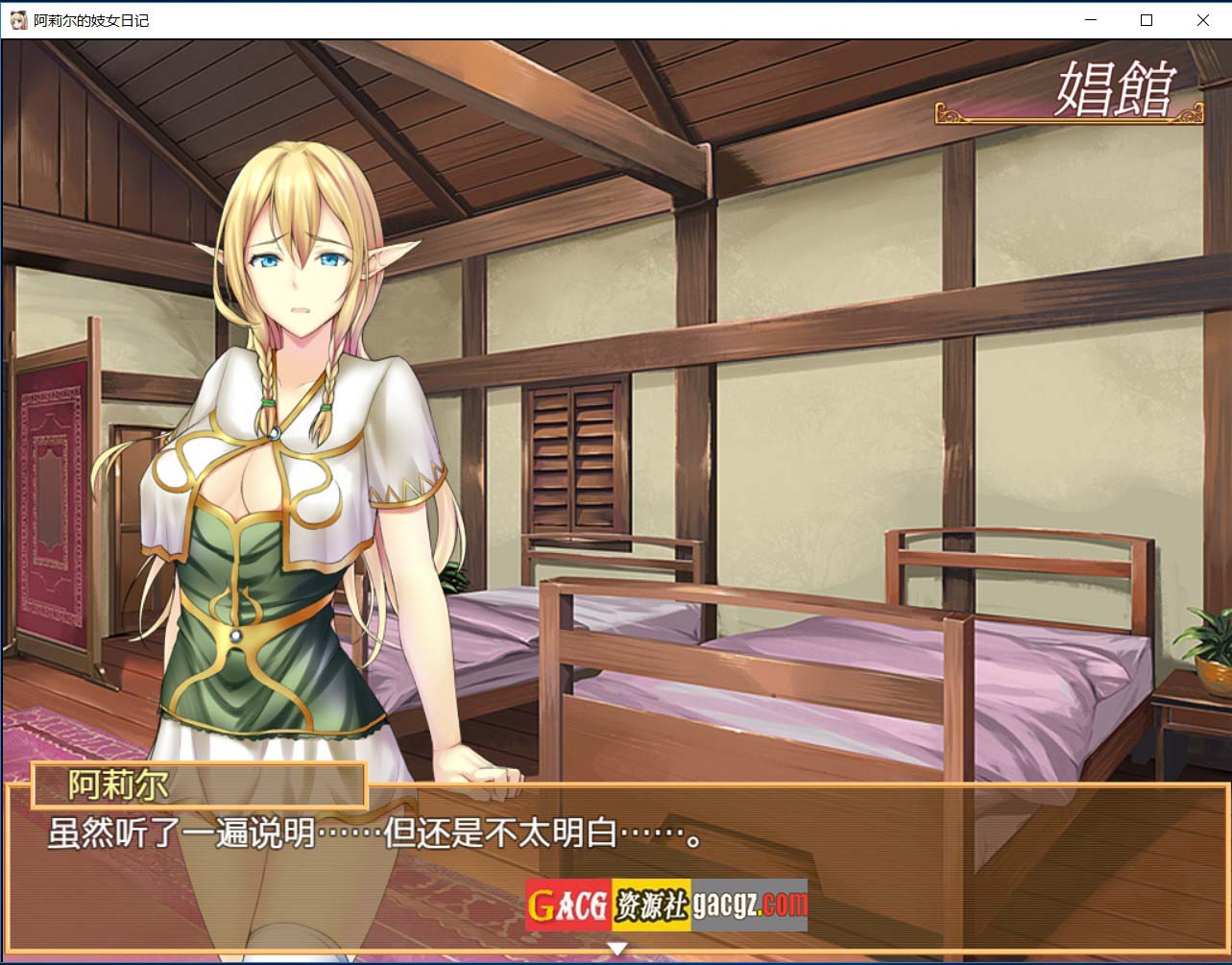Advance dialogue via the white arrow indicator
Image resolution: width=1232 pixels, height=965 pixels.
(x=617, y=949)
